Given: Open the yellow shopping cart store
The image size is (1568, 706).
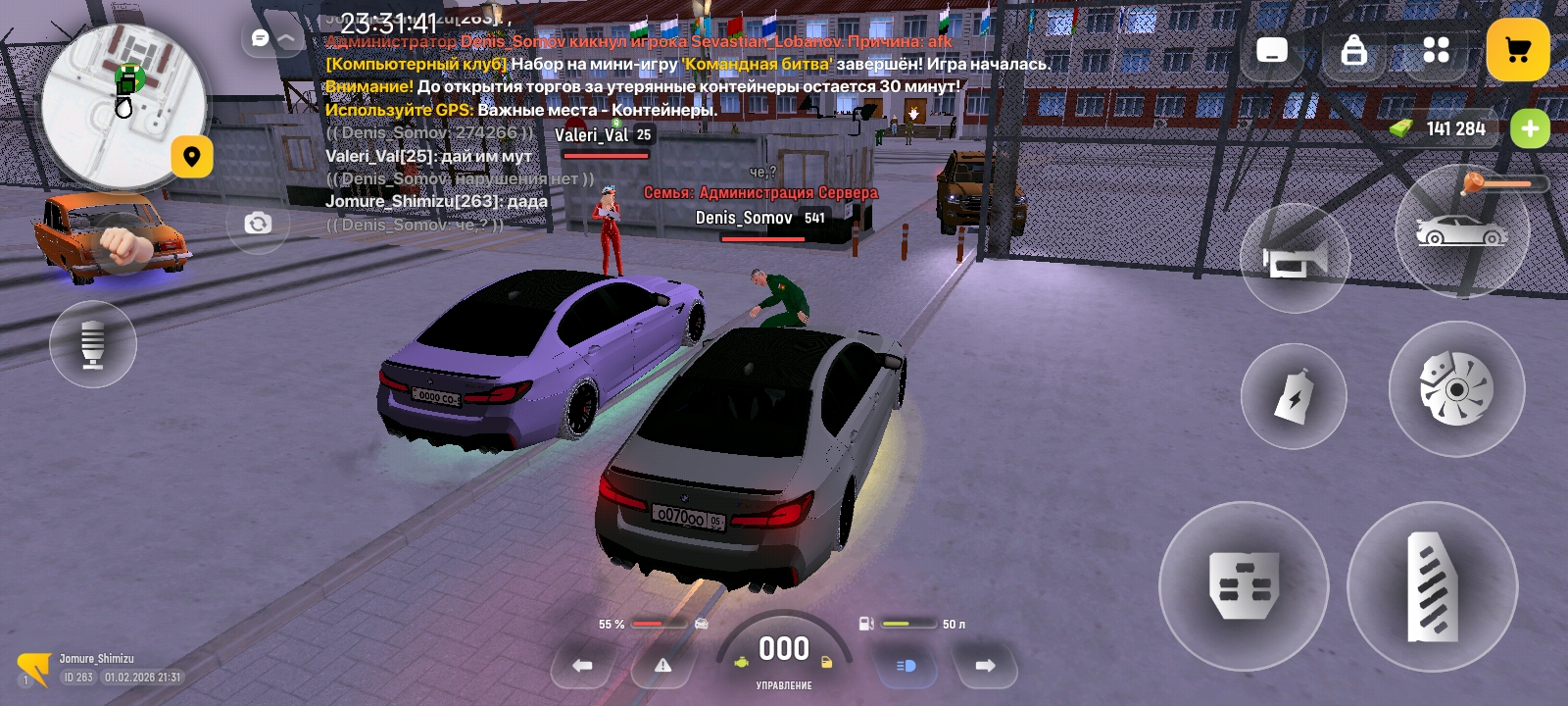Looking at the screenshot, I should 1518,50.
